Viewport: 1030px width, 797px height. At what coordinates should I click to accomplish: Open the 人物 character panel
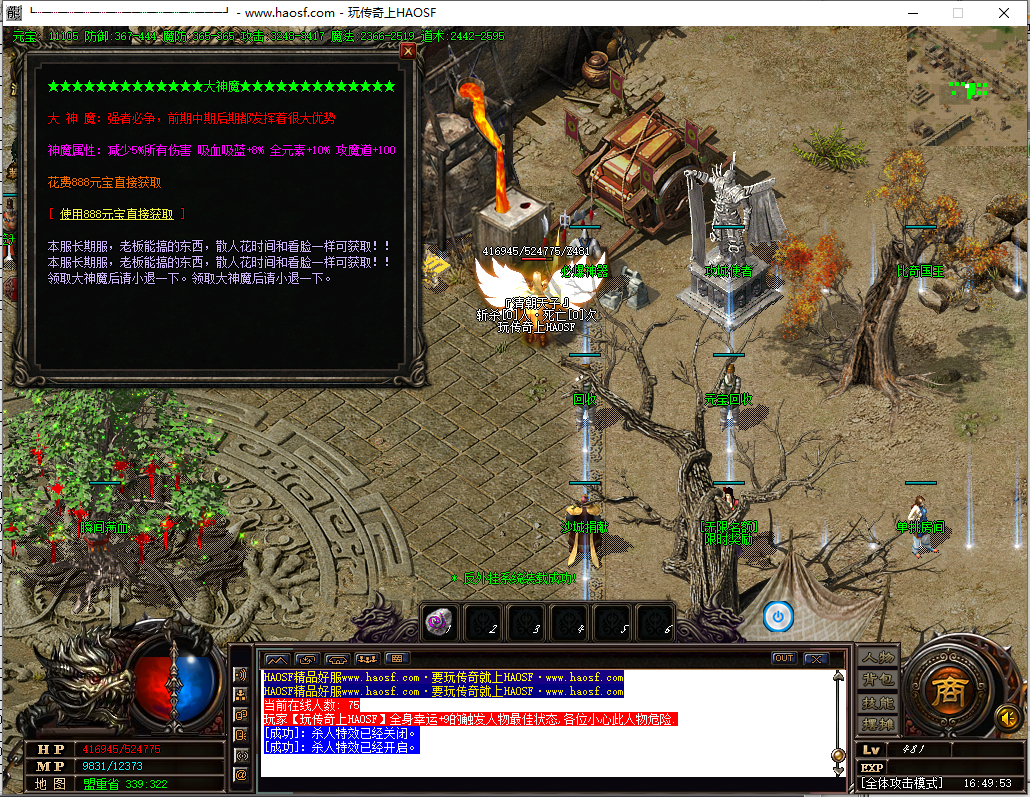878,658
